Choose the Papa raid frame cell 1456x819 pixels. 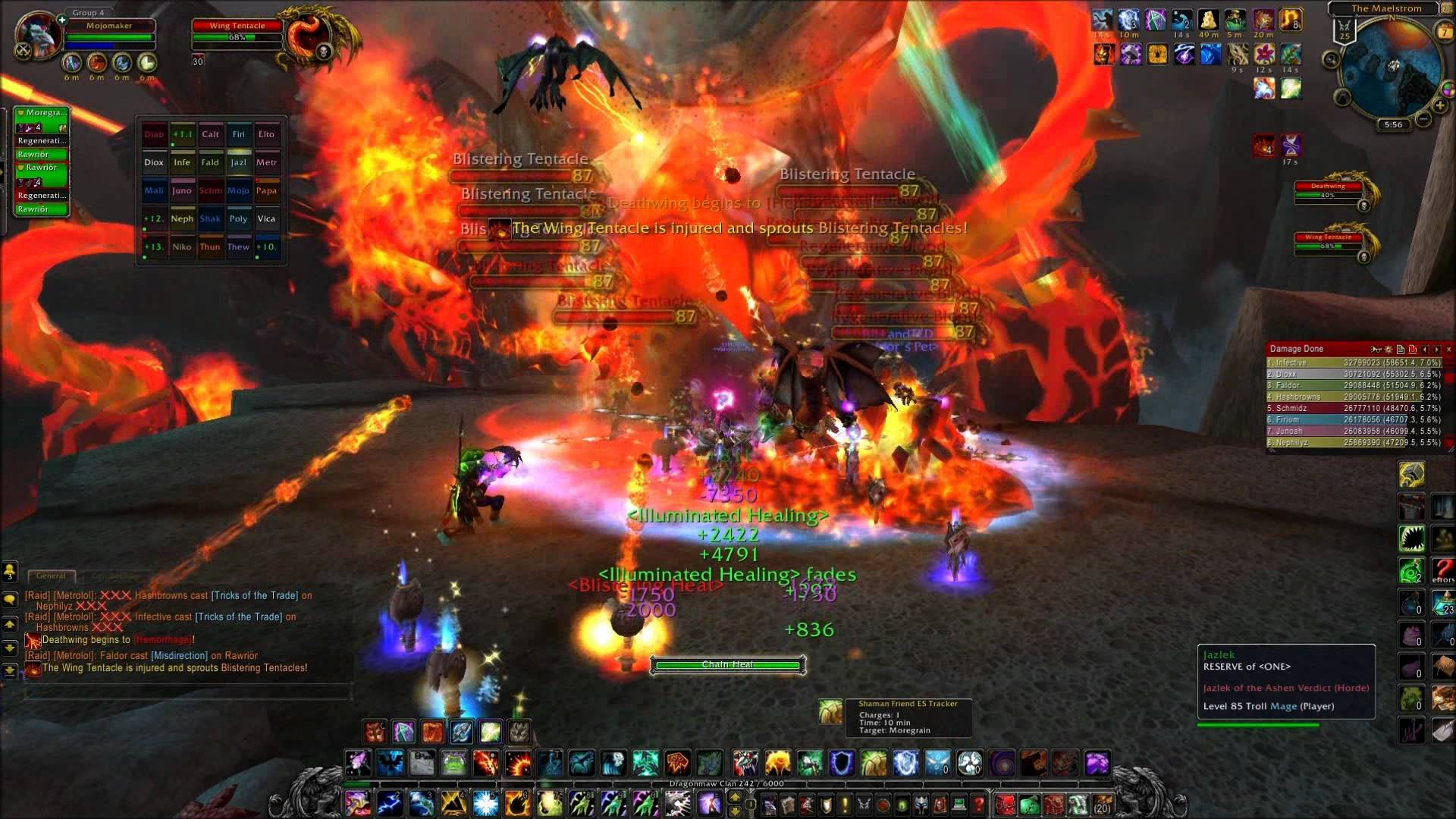[x=266, y=190]
